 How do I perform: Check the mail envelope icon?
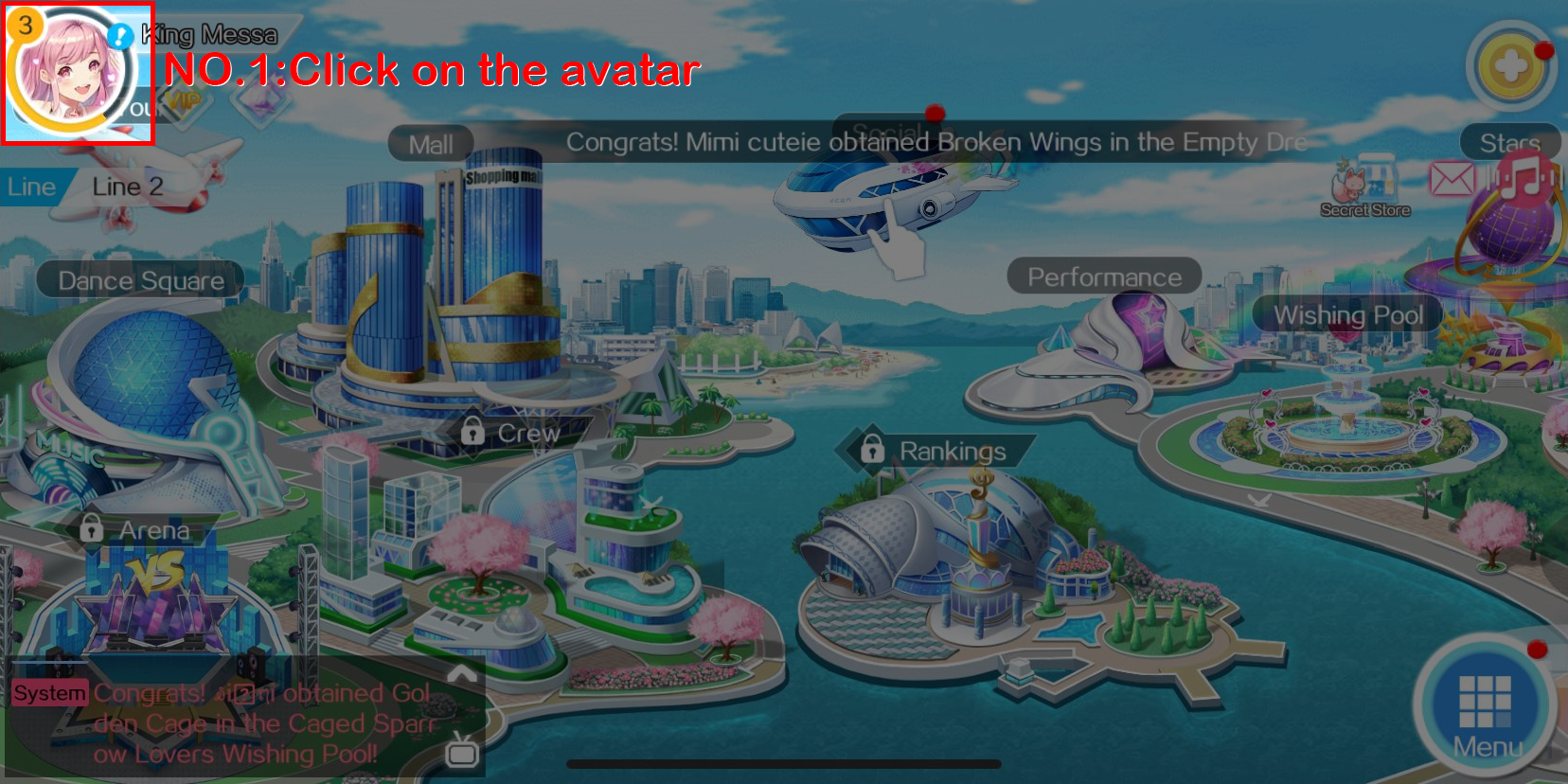tap(1452, 178)
